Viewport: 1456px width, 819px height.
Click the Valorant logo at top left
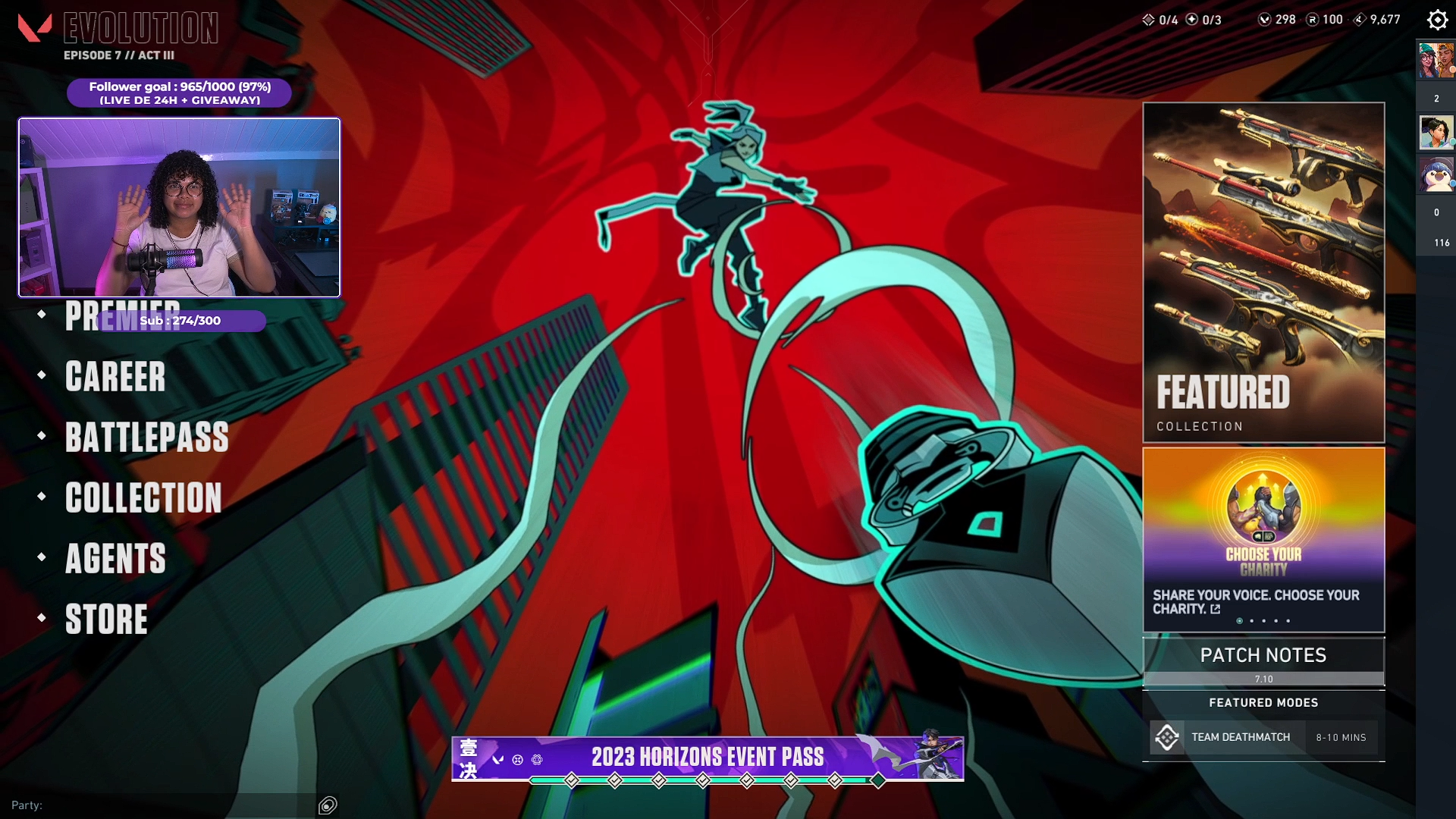click(x=35, y=28)
